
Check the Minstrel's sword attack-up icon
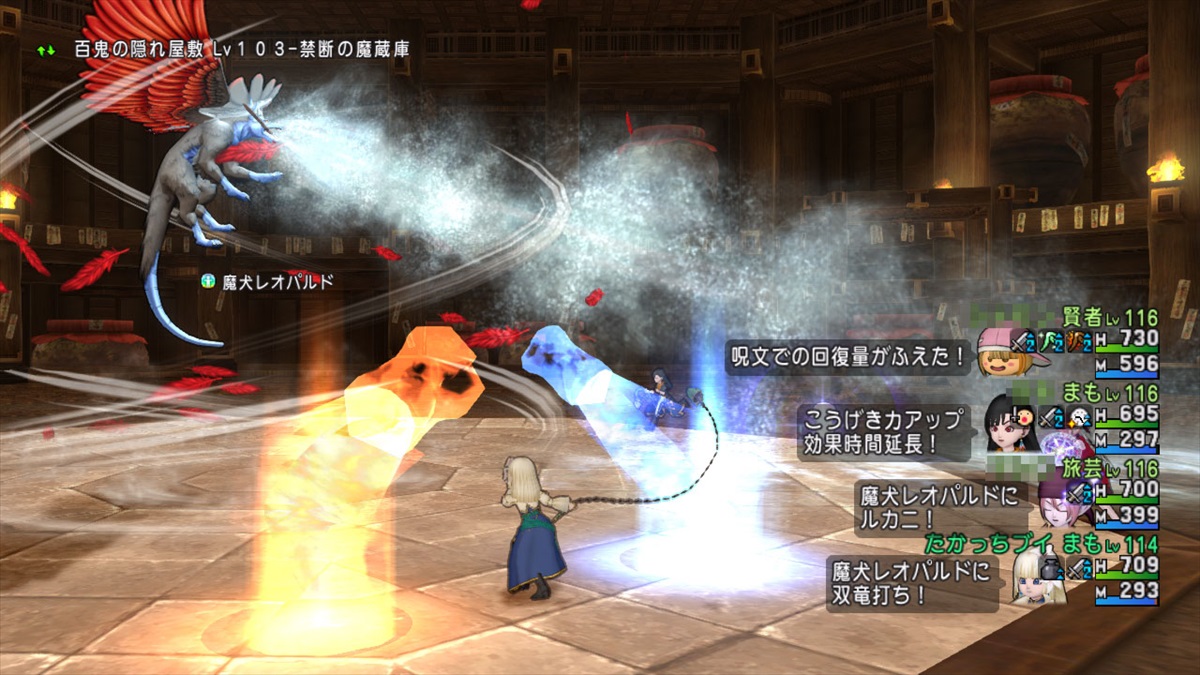1079,492
